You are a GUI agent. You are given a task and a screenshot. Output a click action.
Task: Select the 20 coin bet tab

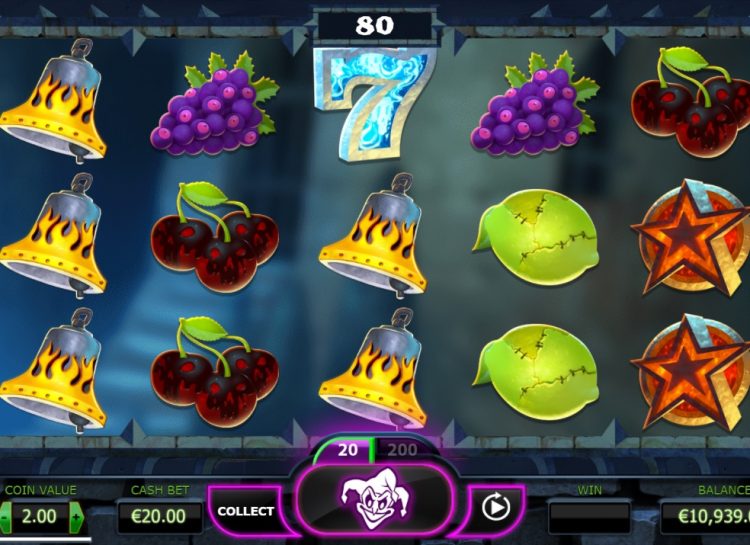[x=347, y=451]
